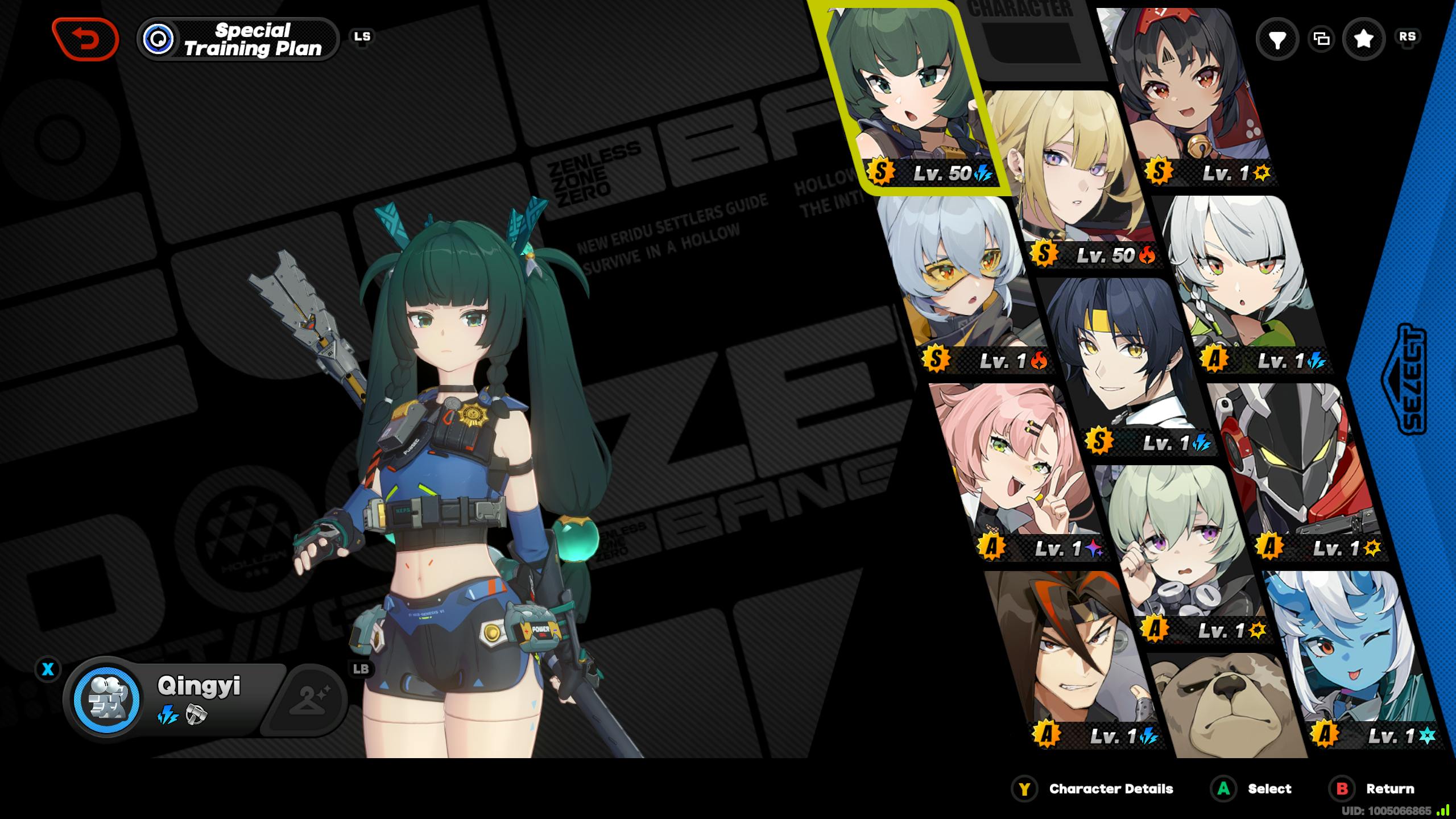Click the overlapping windows icon button
Image resolution: width=1456 pixels, height=819 pixels.
tap(1321, 39)
